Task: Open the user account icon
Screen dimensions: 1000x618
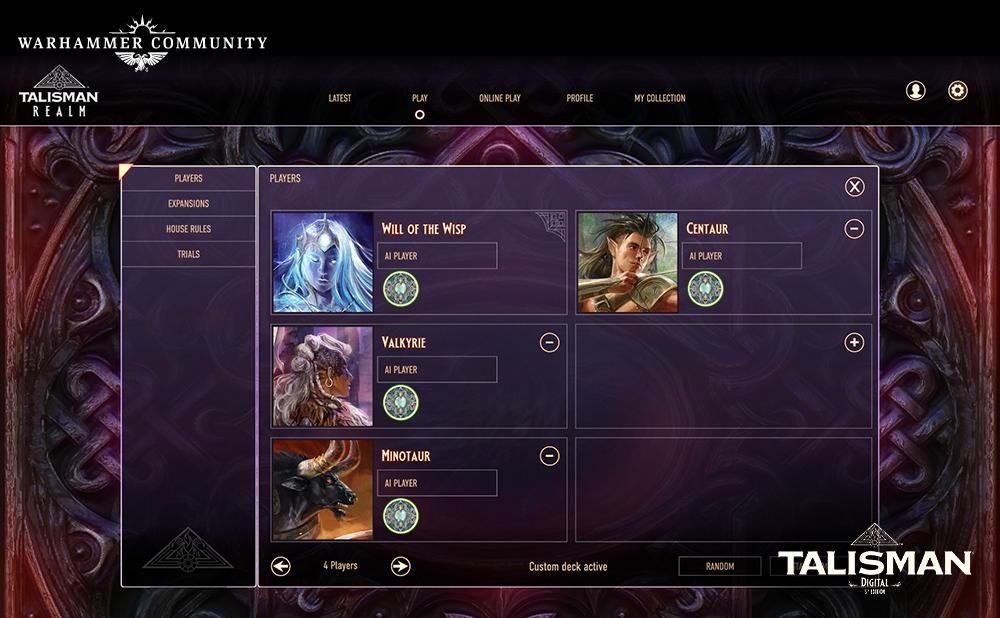Action: point(915,91)
